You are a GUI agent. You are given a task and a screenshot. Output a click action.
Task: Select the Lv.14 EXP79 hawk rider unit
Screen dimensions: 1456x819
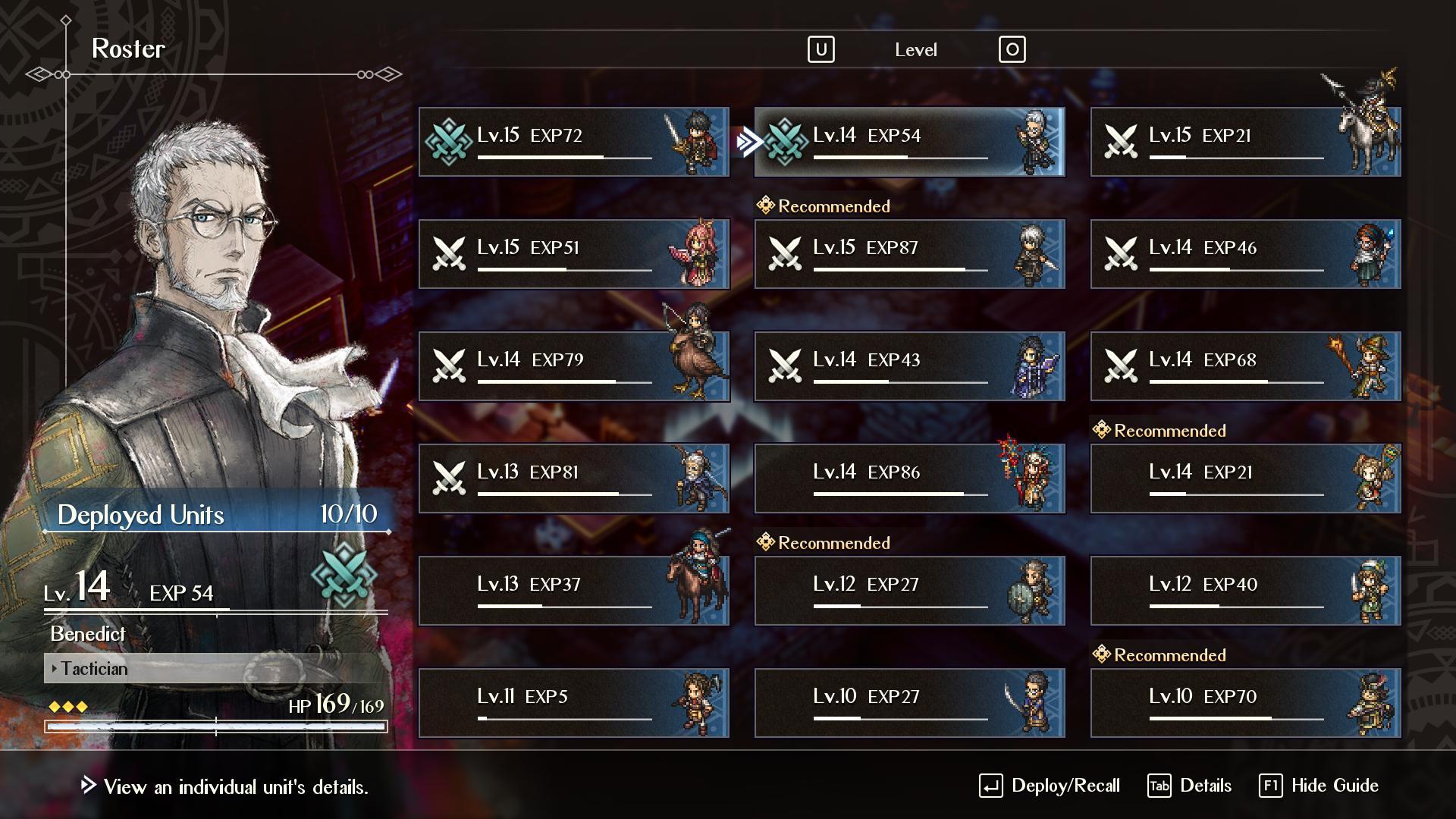[573, 366]
